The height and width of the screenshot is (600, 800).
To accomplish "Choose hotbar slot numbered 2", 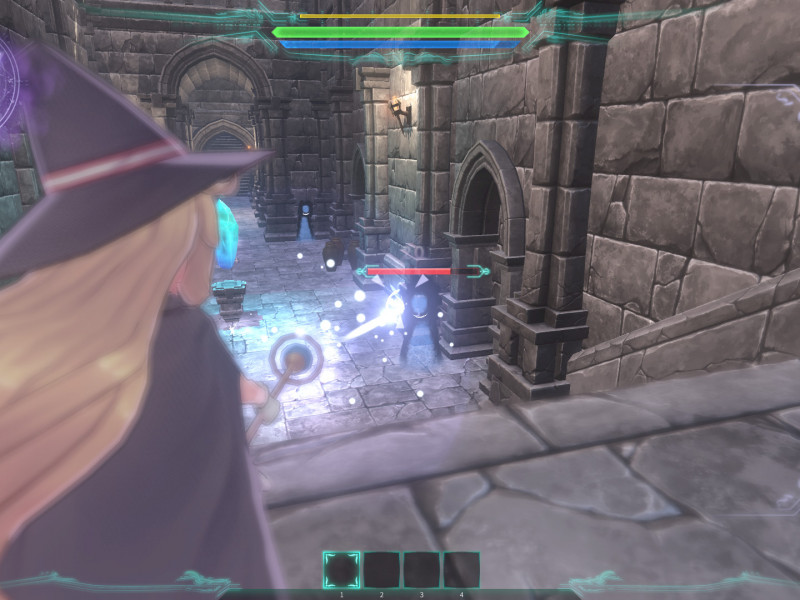I will click(x=381, y=569).
